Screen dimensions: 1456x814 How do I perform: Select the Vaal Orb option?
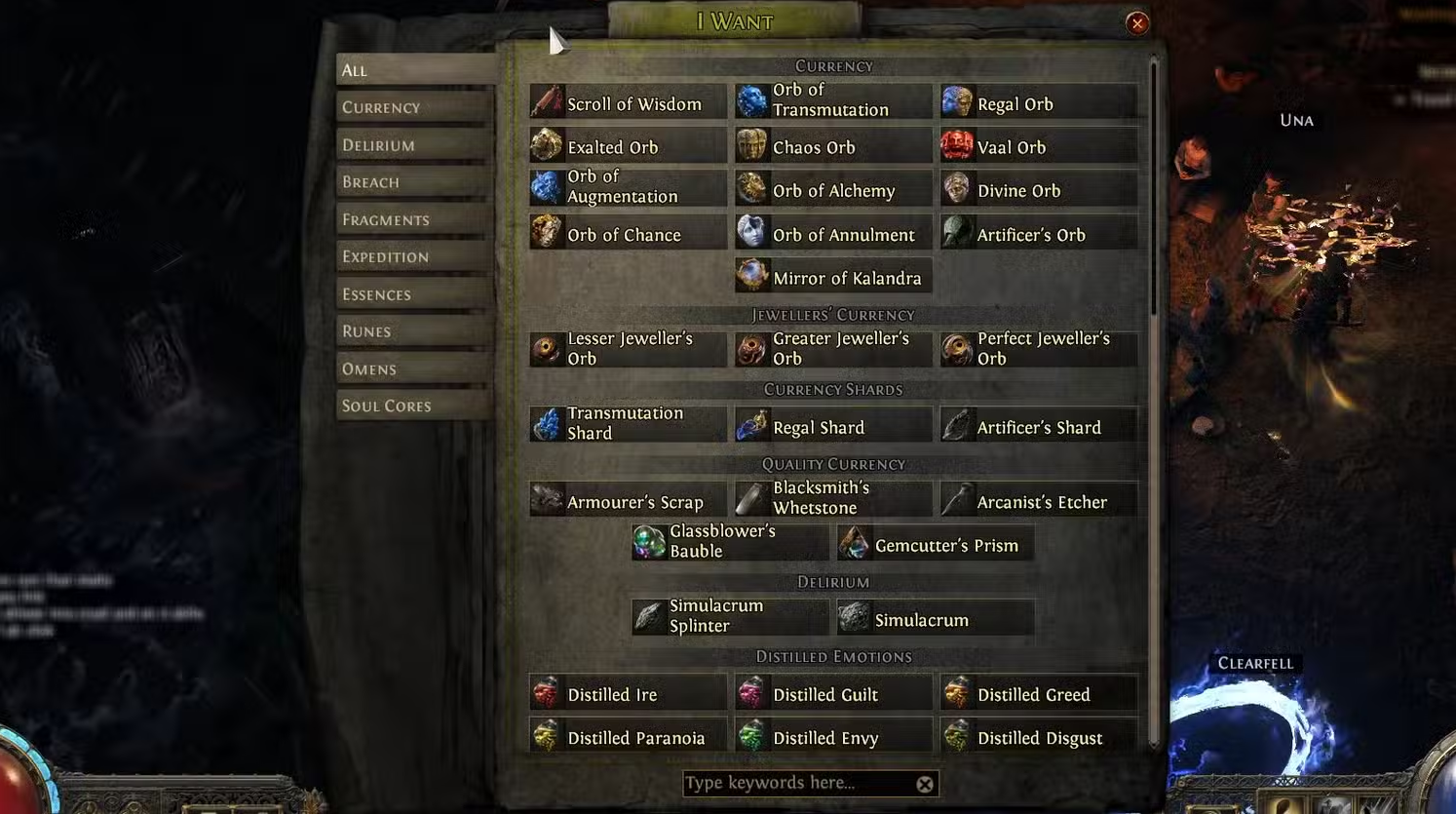1038,147
